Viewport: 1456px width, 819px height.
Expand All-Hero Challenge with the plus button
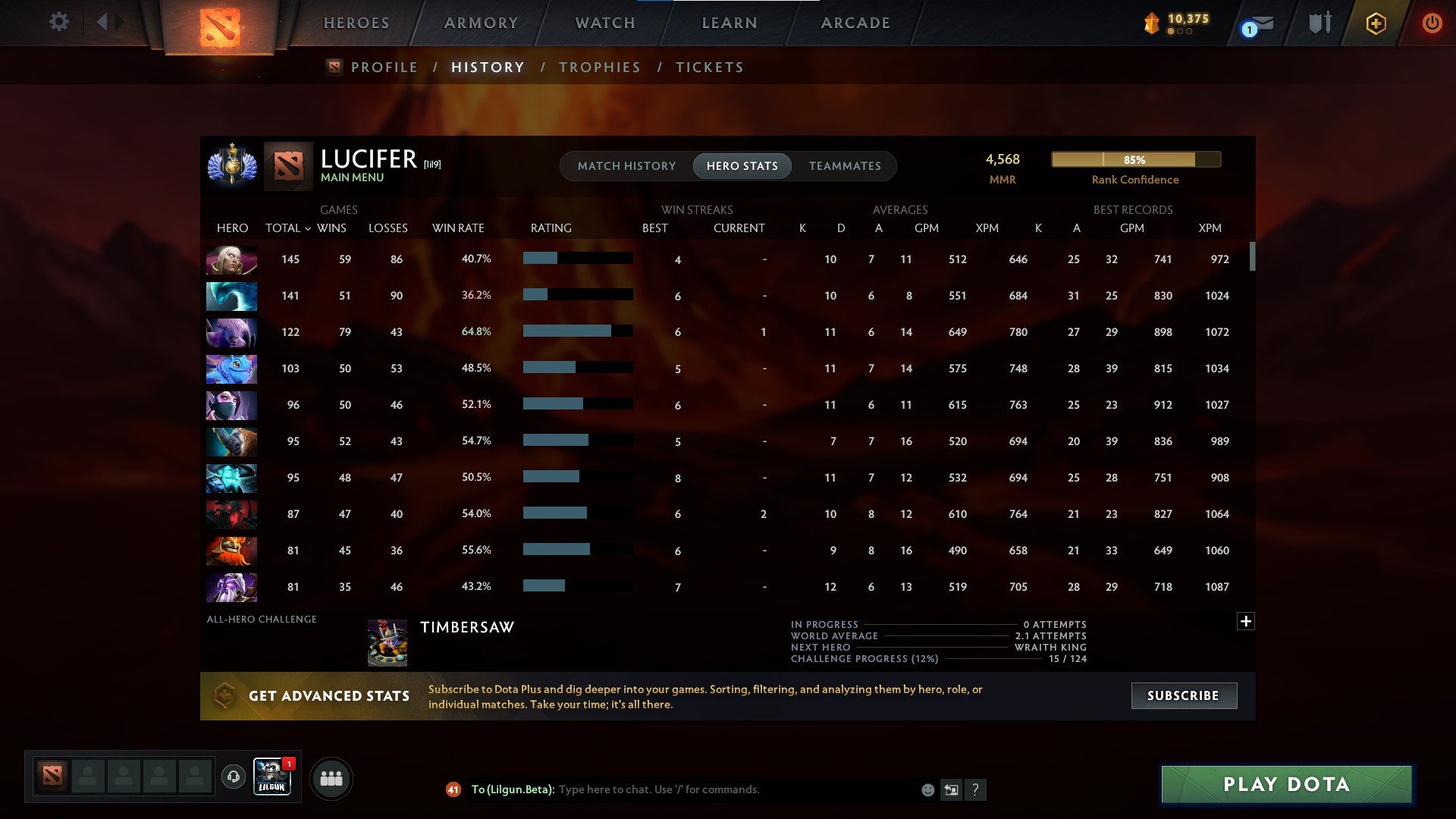tap(1246, 621)
